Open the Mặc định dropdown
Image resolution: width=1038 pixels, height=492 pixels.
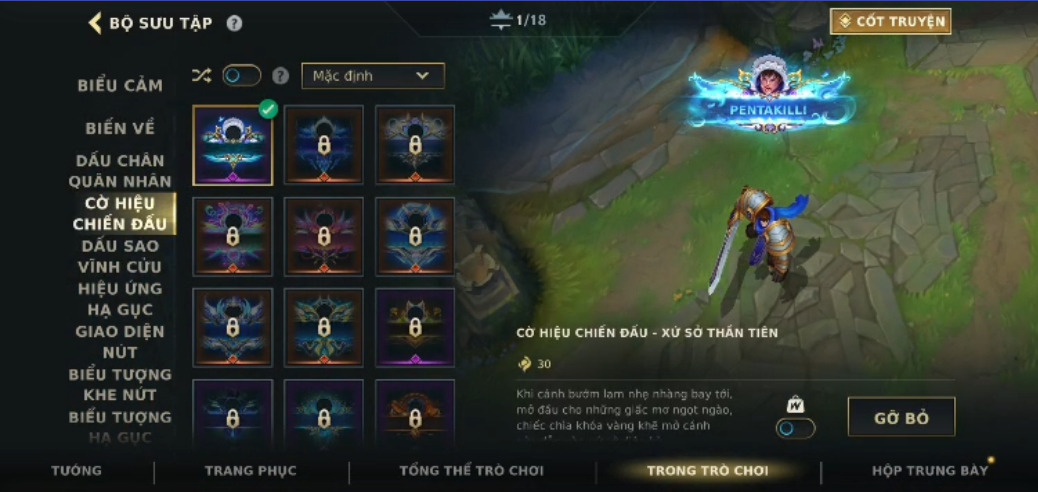pos(372,76)
